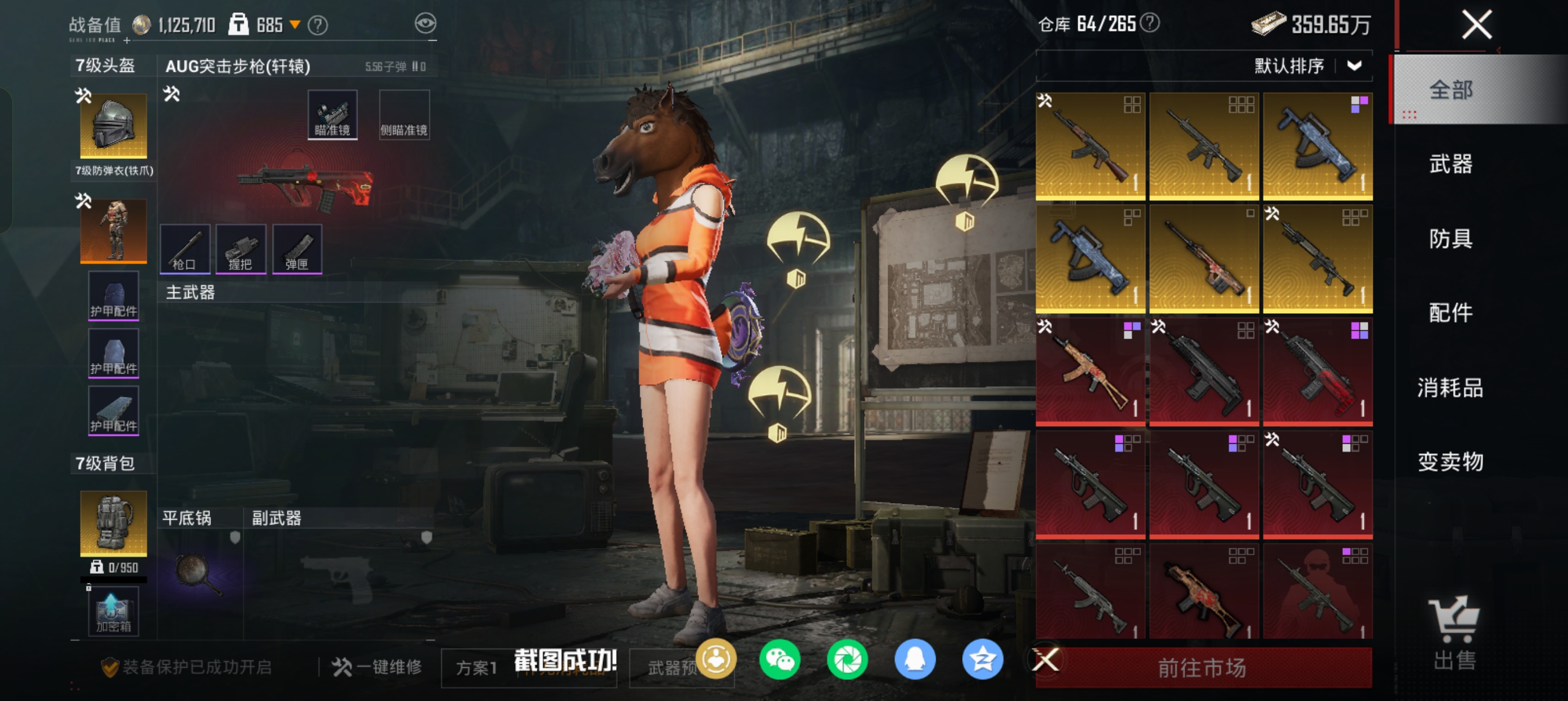Show the 配件 attachments category

[1450, 313]
